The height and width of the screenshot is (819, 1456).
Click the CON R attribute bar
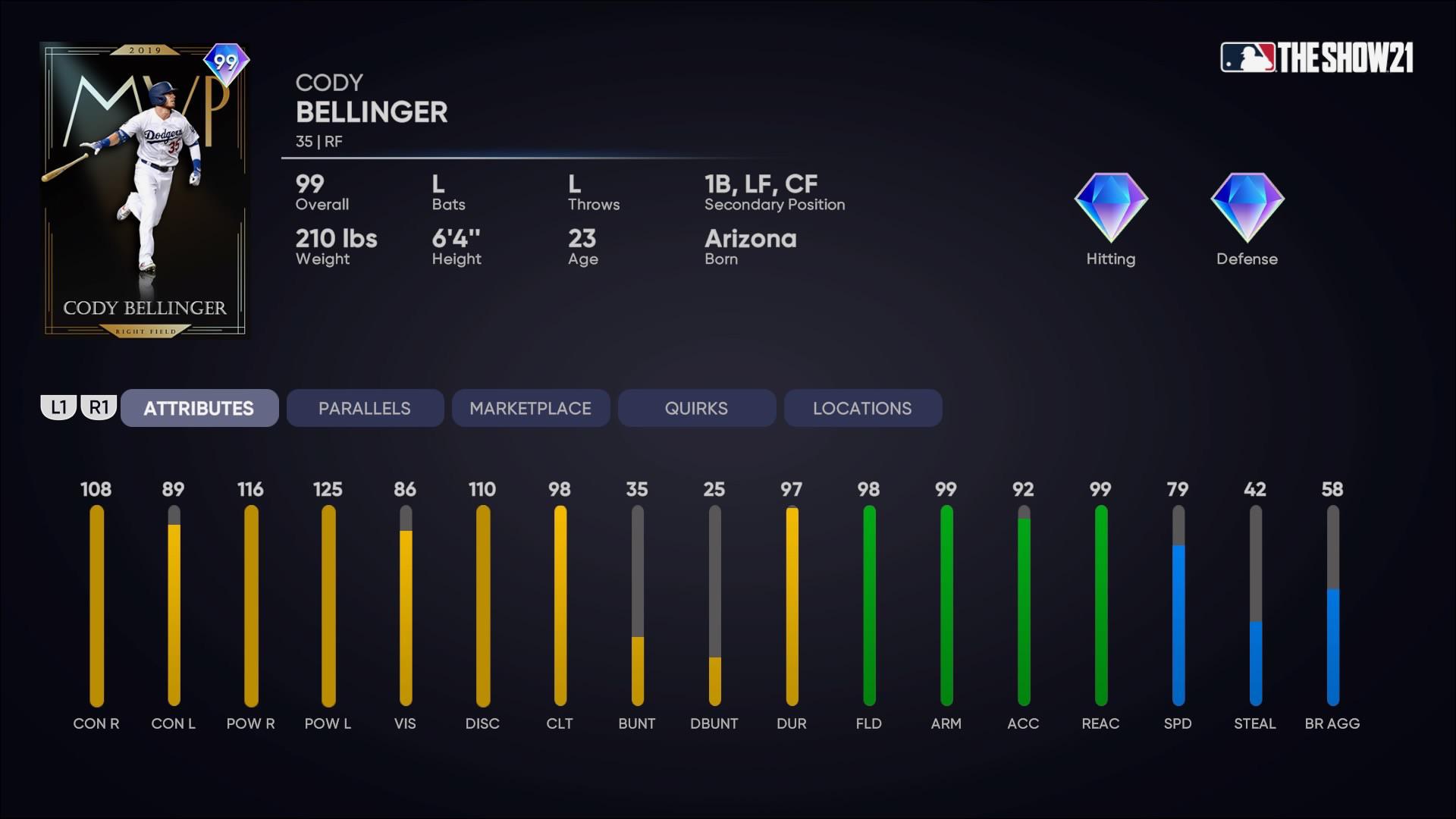click(x=96, y=607)
